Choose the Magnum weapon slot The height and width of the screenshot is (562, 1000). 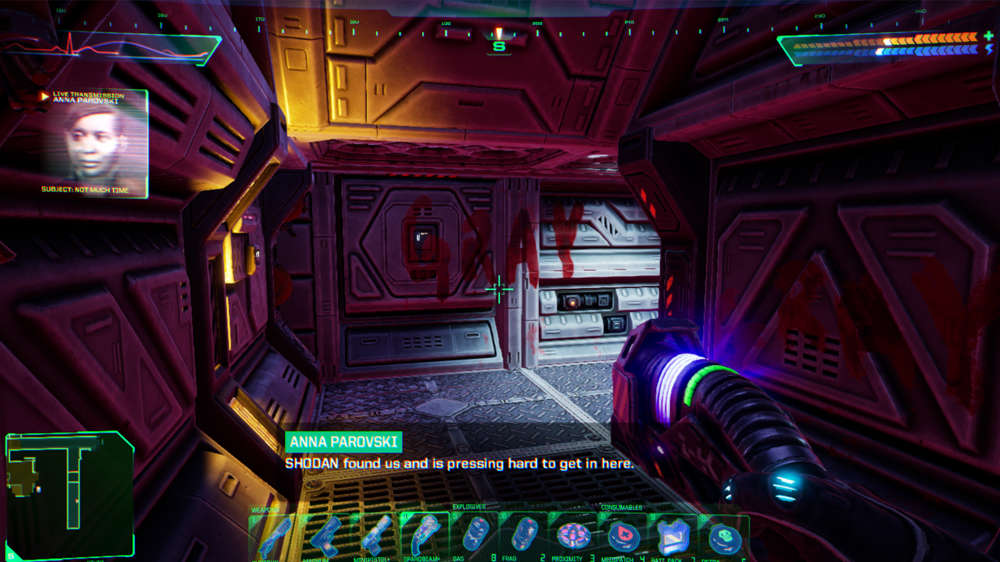tap(325, 536)
